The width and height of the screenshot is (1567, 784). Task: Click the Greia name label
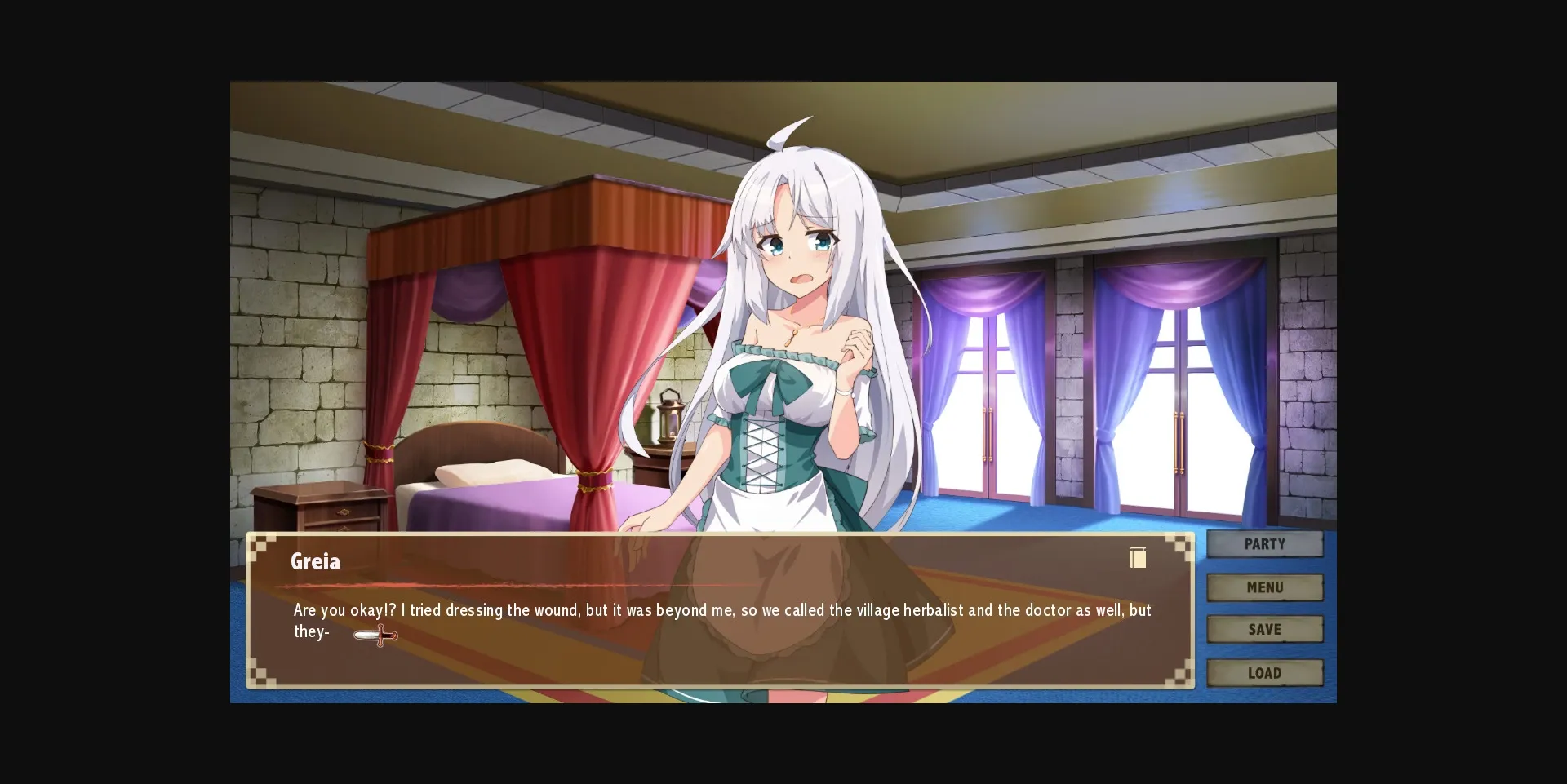tap(316, 562)
